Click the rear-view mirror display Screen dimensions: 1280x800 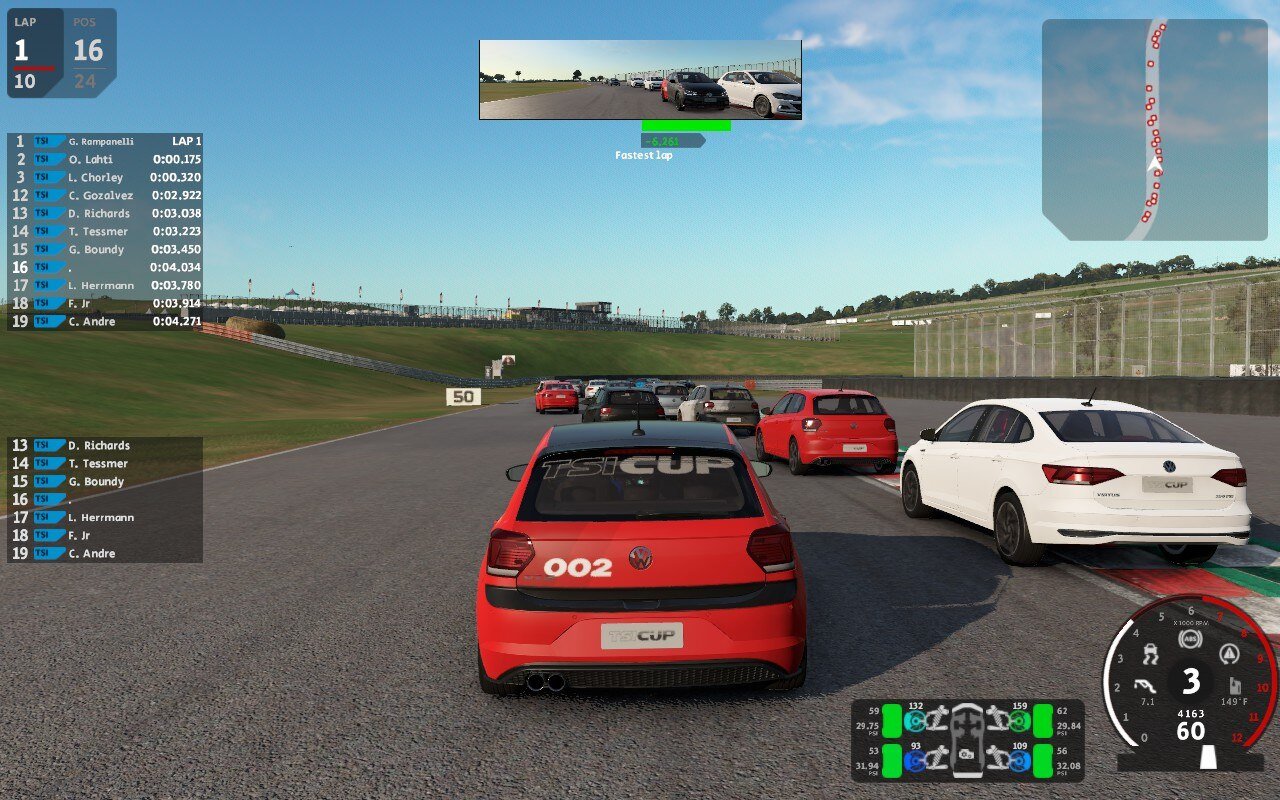point(640,80)
